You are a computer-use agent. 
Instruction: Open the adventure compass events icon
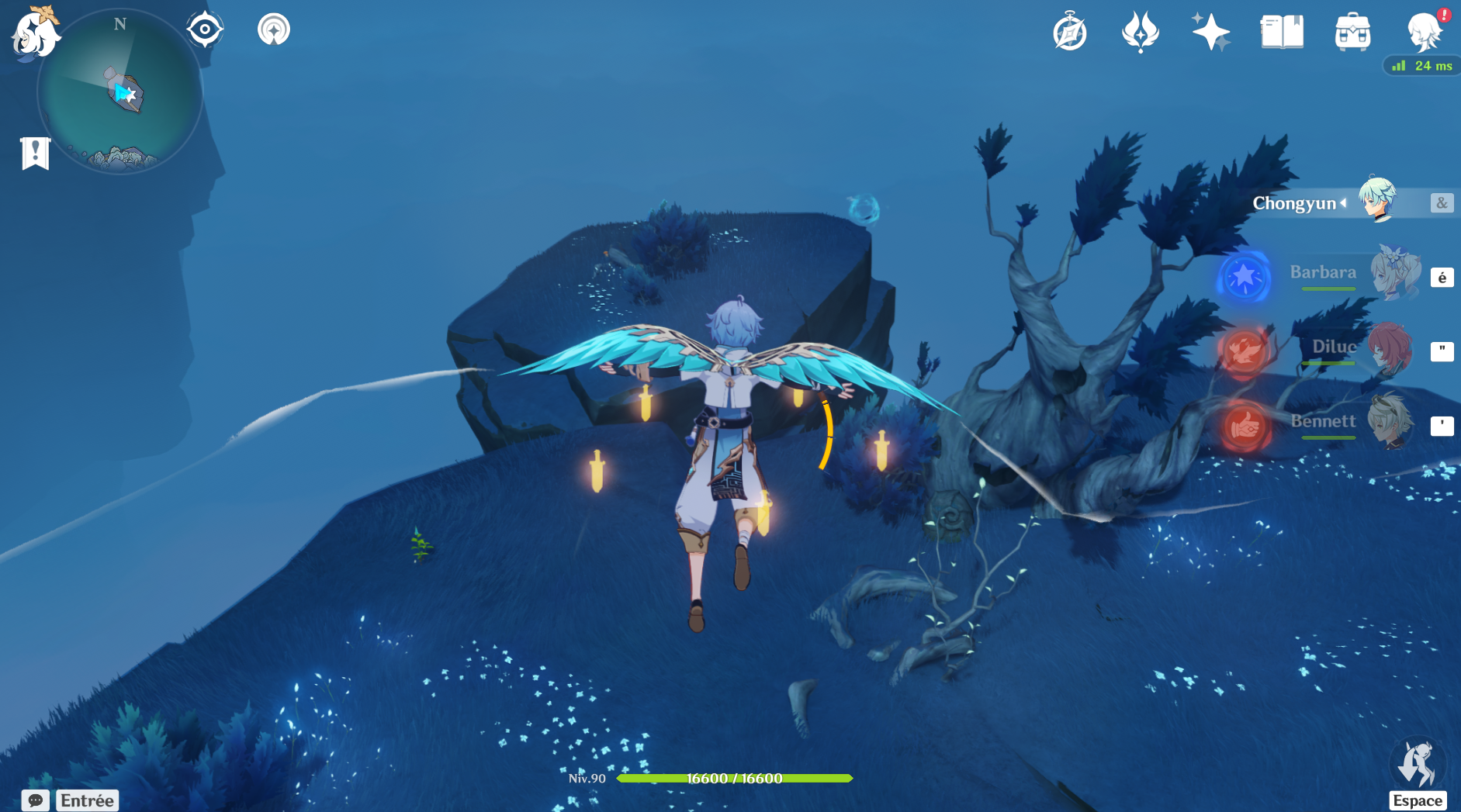(1070, 33)
